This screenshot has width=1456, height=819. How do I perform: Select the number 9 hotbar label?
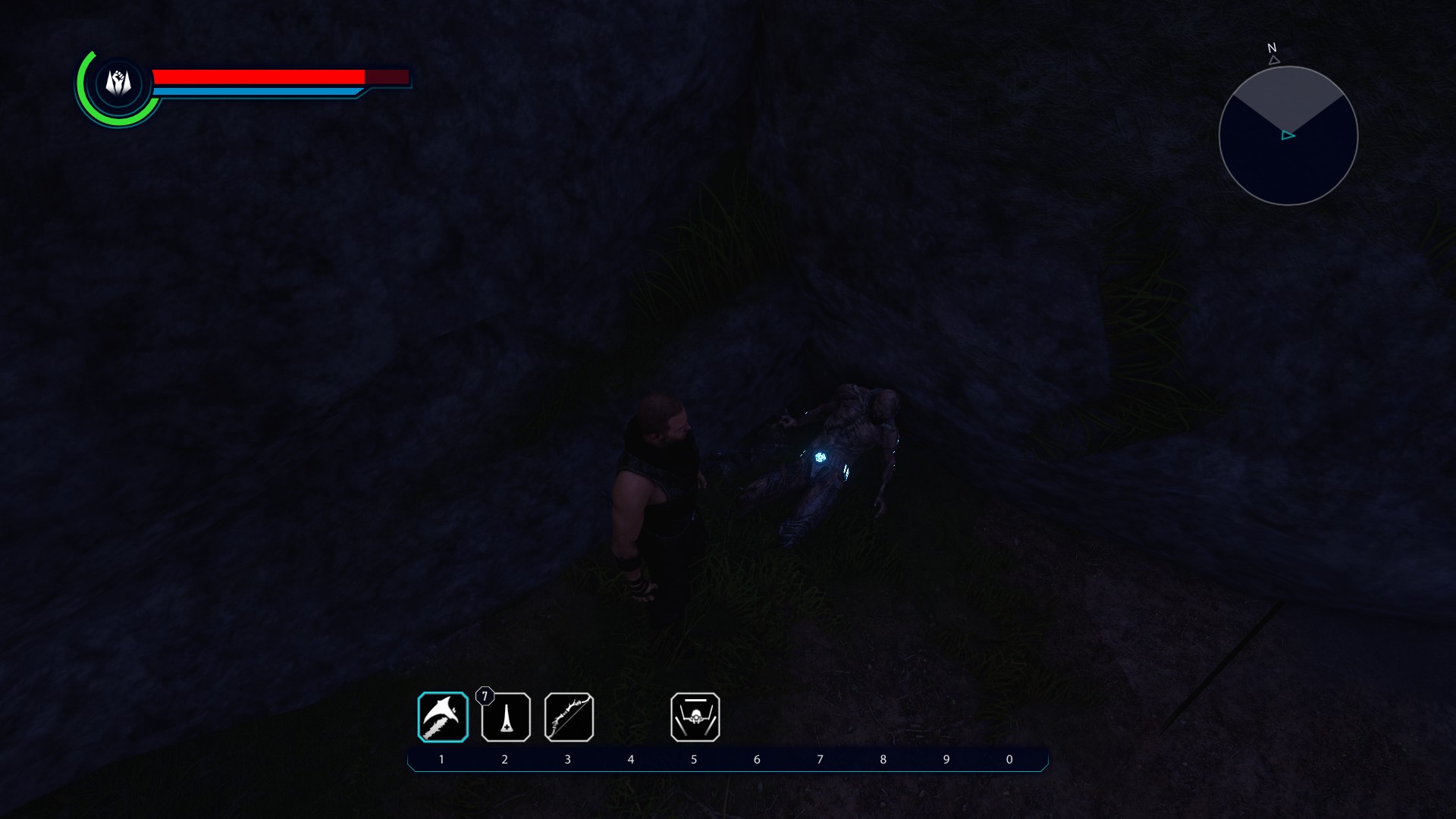click(945, 758)
